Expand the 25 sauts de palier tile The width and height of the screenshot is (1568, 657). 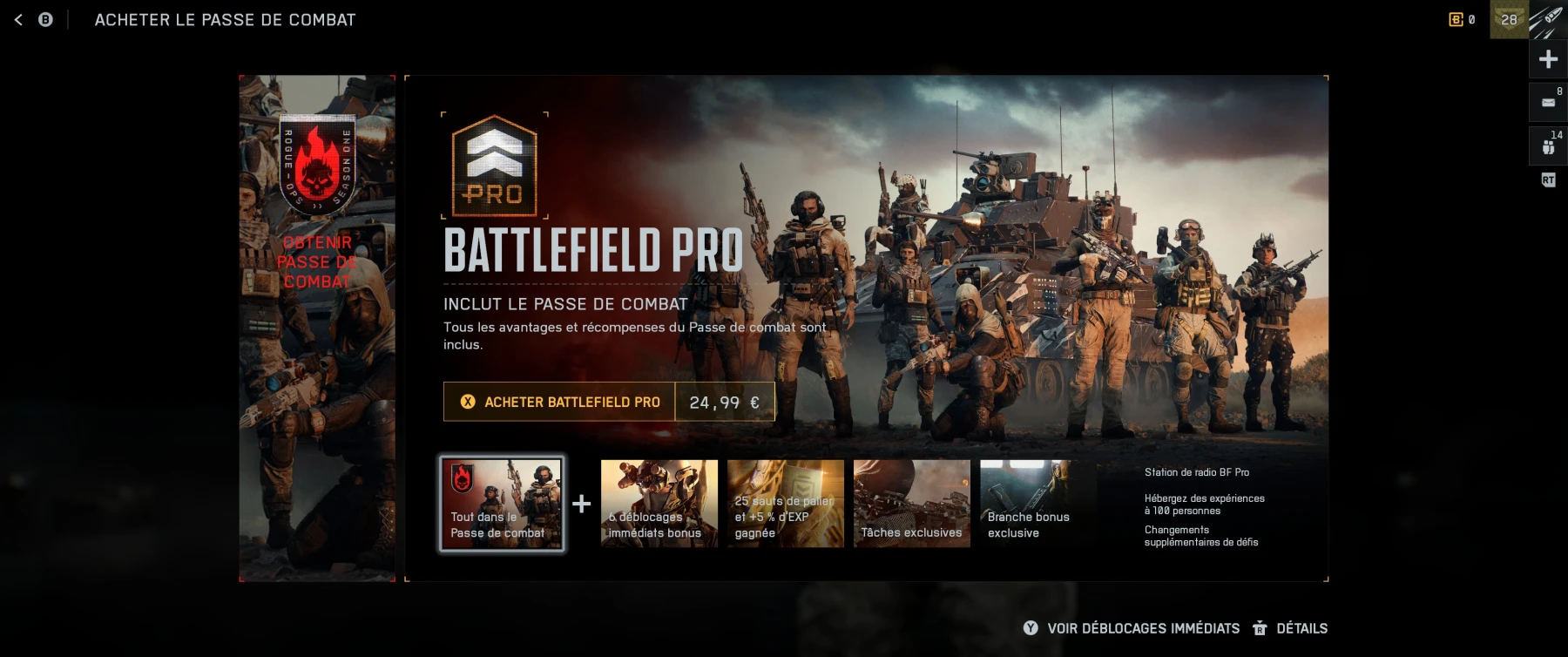click(786, 504)
